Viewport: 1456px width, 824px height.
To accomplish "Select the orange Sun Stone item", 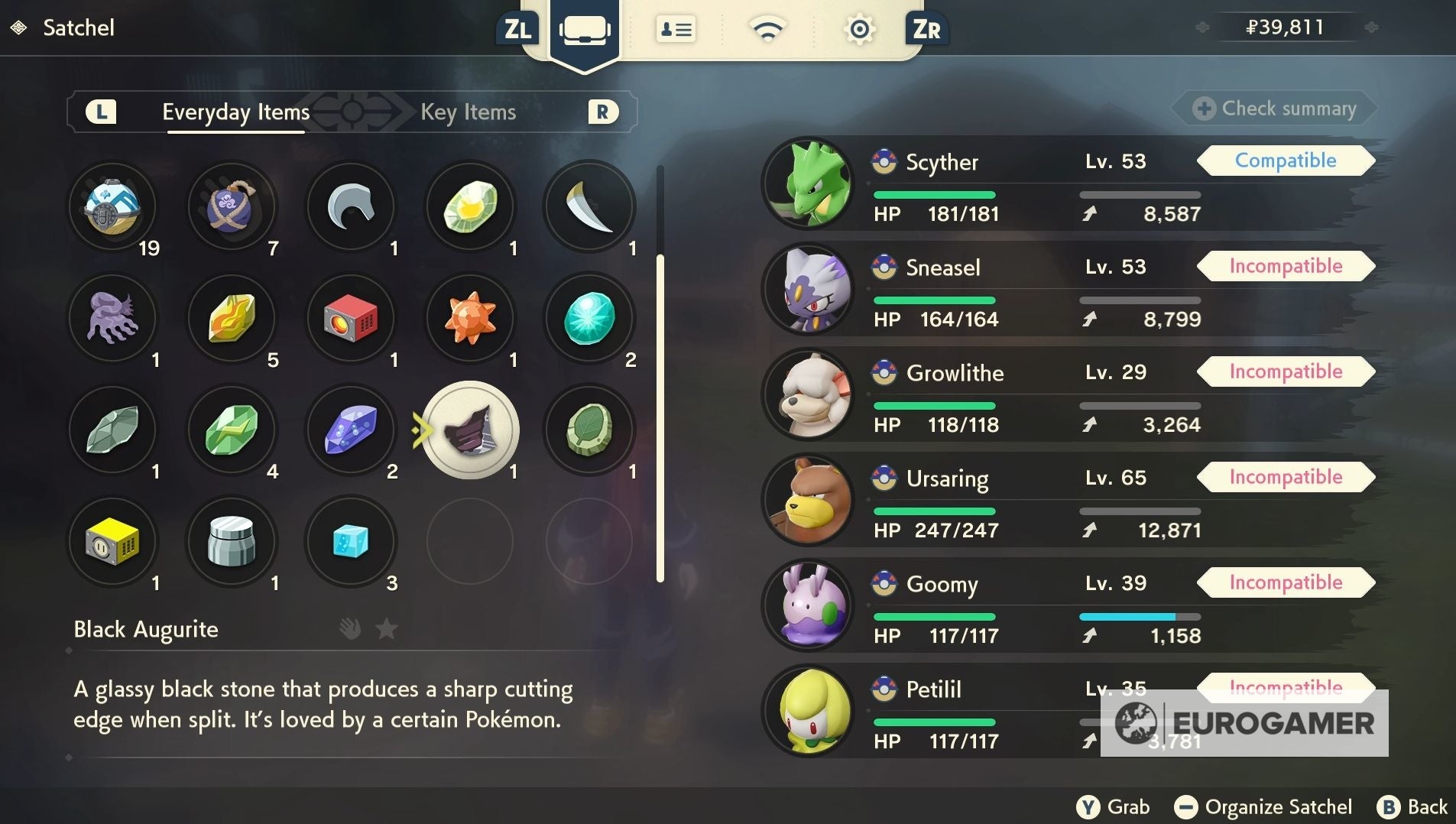I will point(469,319).
